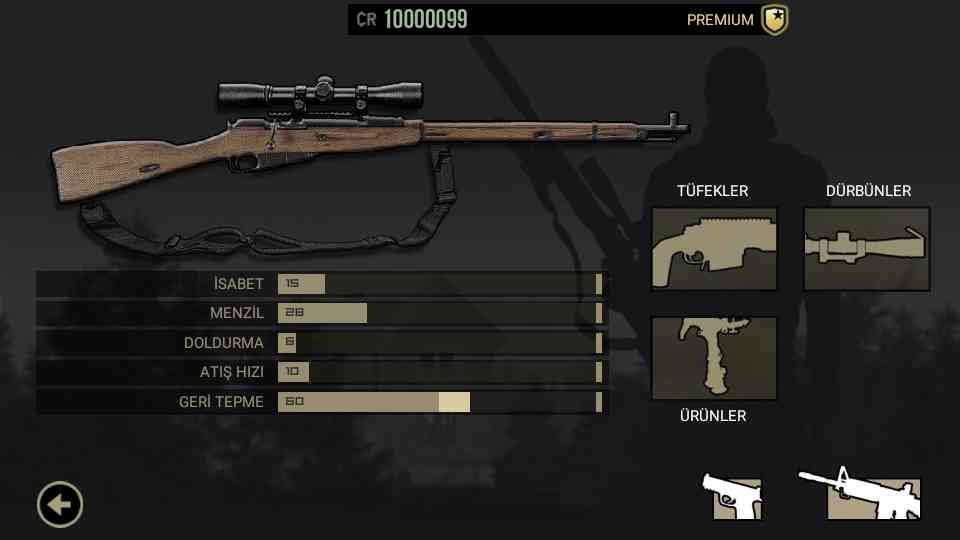Click the Premium gold badge
This screenshot has width=960, height=540.
point(774,20)
